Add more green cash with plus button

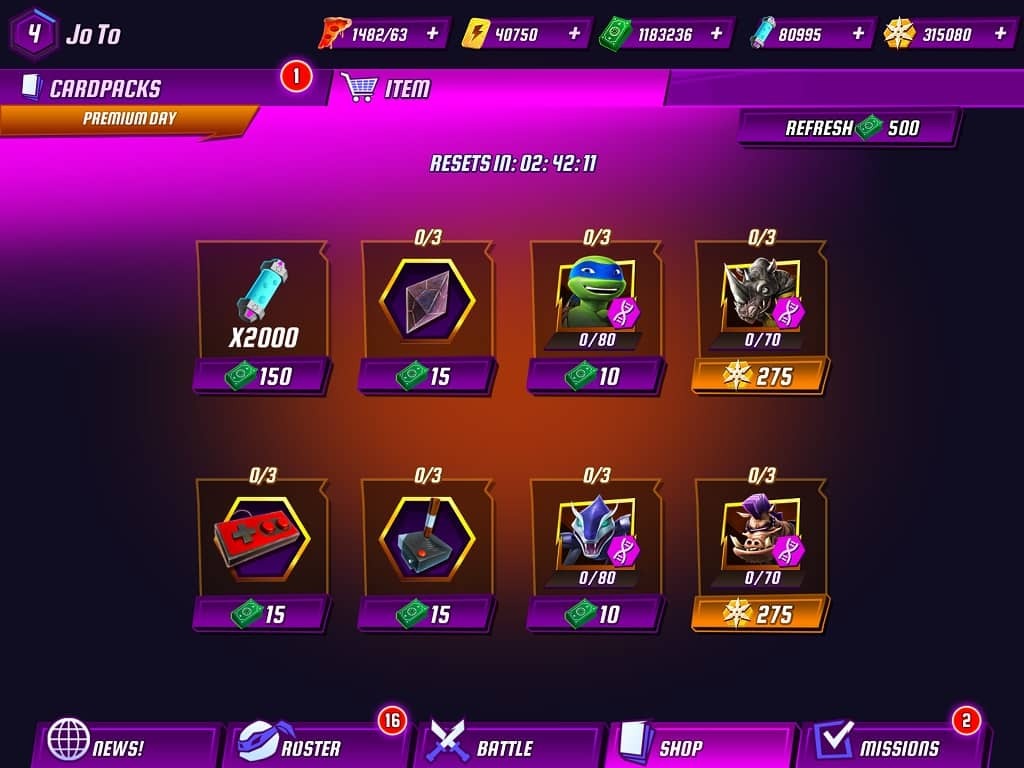[716, 33]
